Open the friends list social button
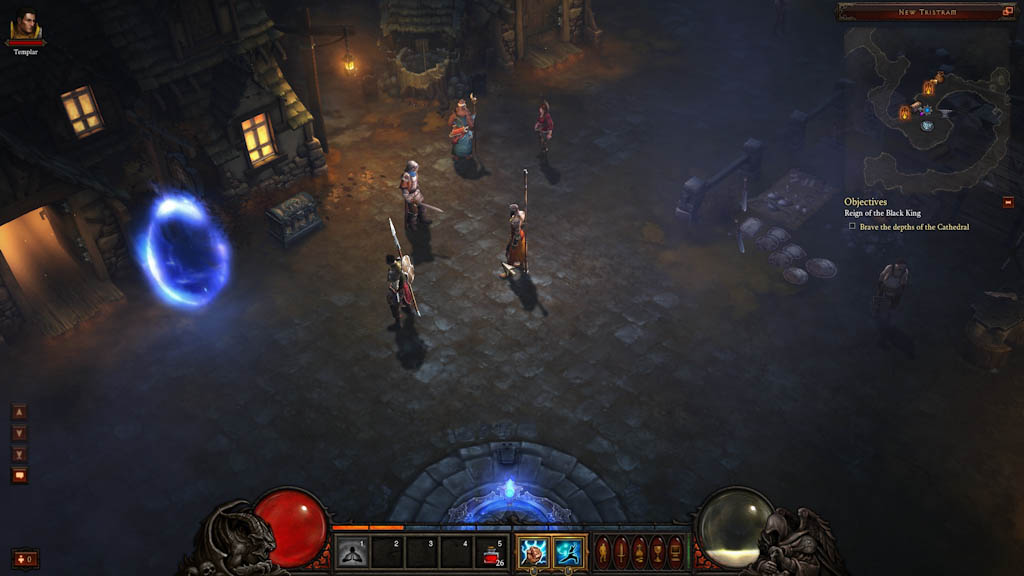Image resolution: width=1024 pixels, height=576 pixels. [25, 558]
